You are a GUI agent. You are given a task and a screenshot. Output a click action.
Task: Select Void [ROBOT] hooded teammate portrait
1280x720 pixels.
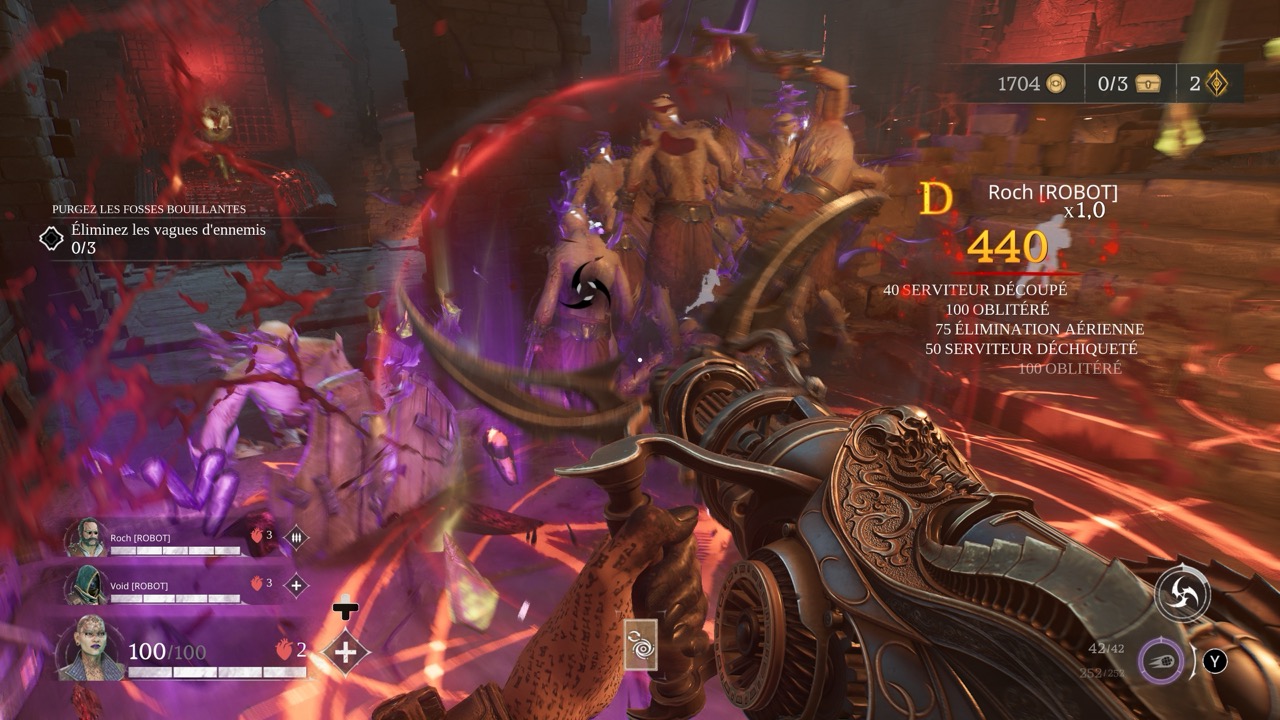pyautogui.click(x=86, y=585)
